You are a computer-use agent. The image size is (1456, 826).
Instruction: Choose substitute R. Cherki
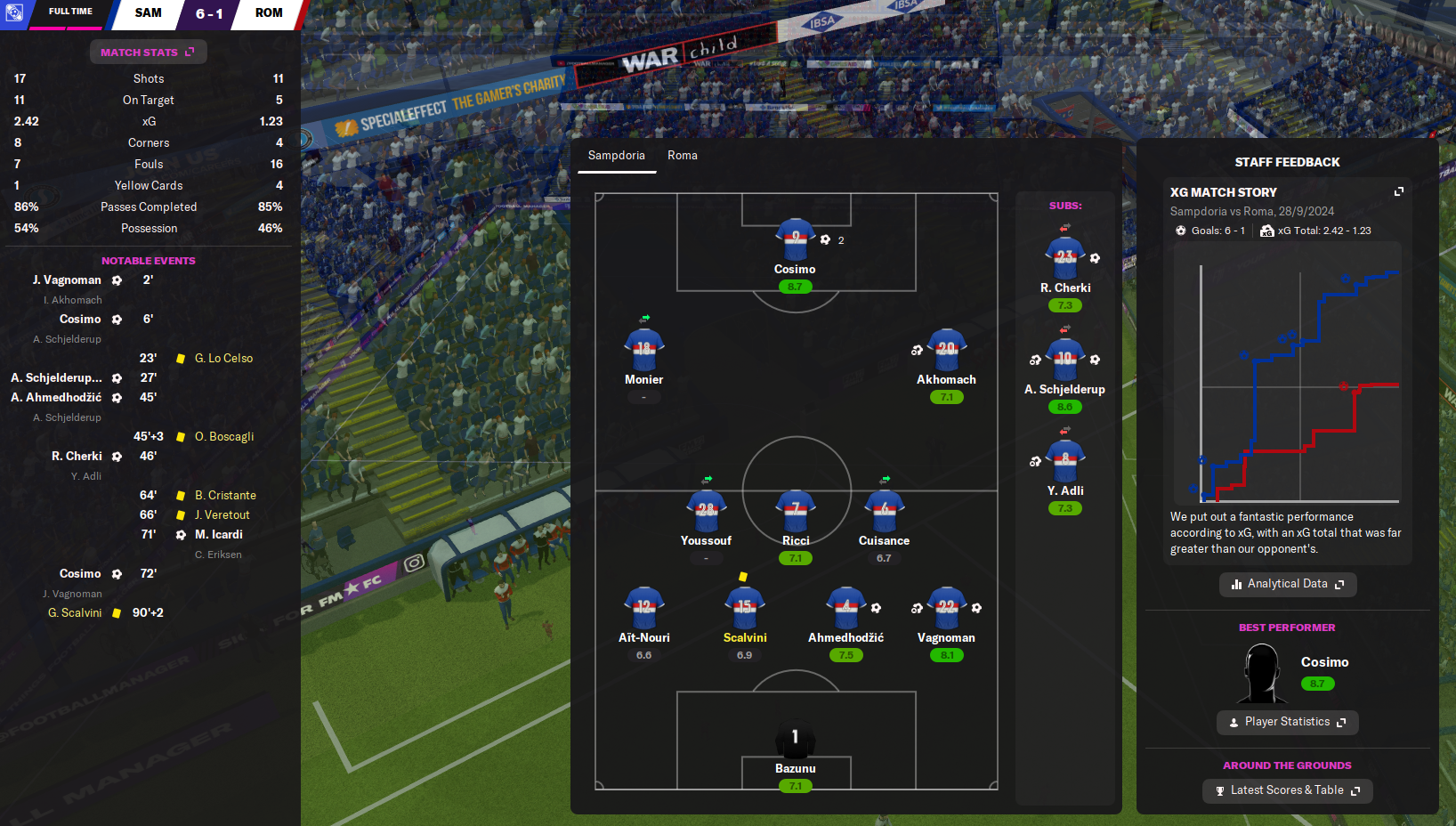coord(1064,259)
